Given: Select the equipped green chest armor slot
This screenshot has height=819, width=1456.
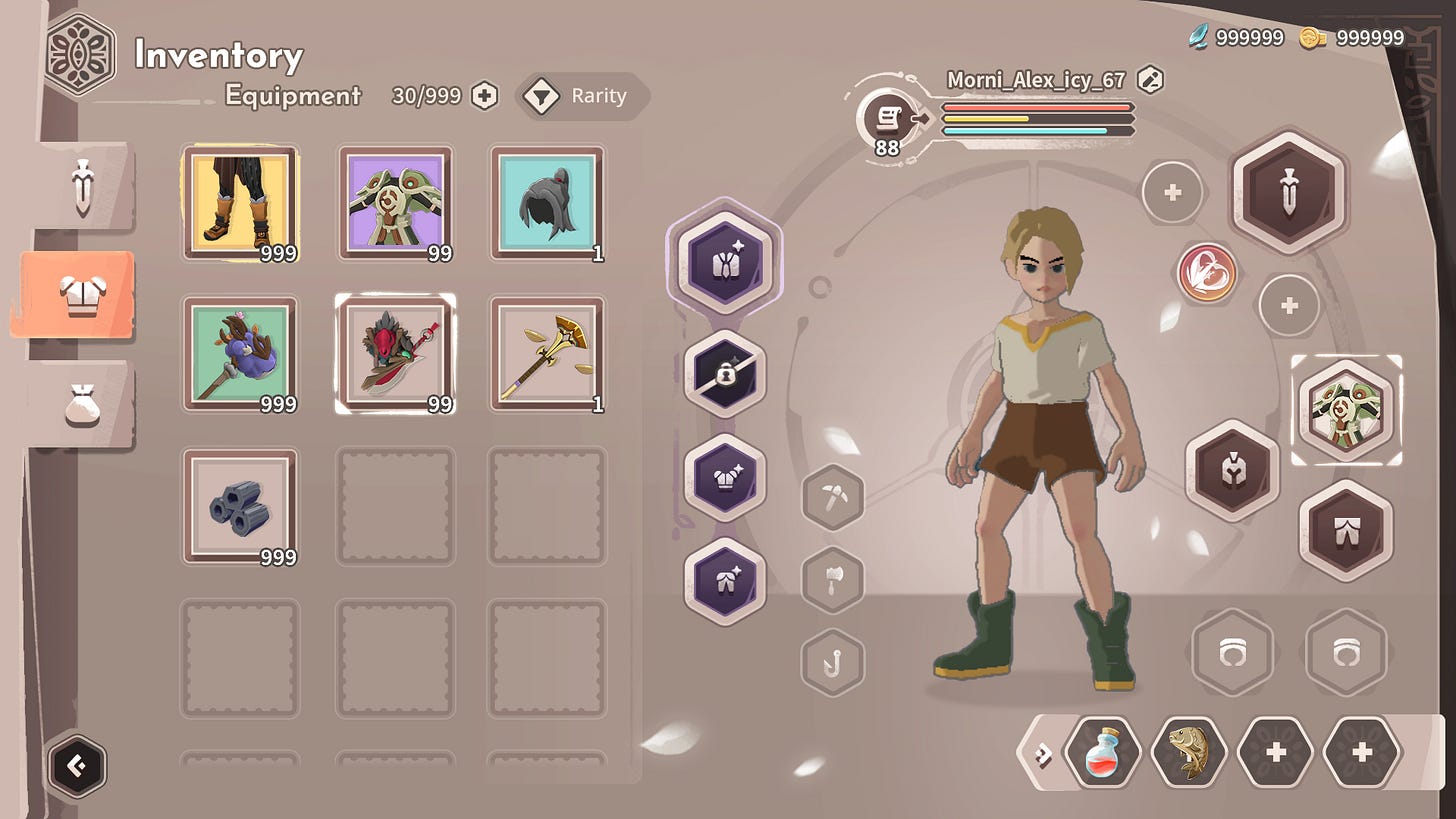Looking at the screenshot, I should point(1346,410).
